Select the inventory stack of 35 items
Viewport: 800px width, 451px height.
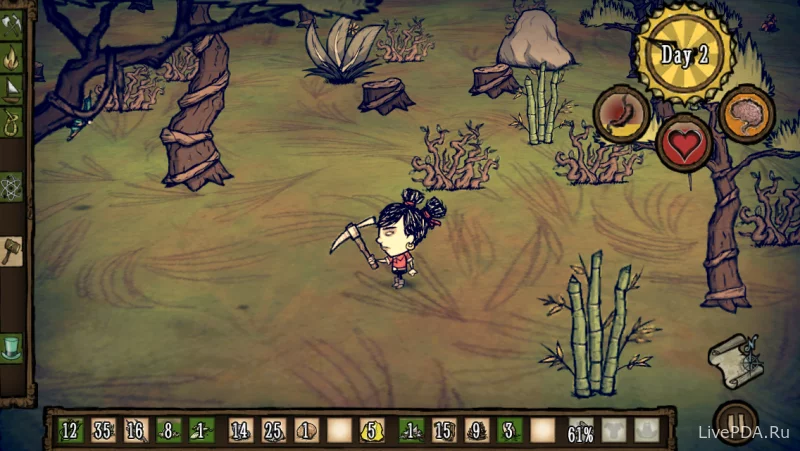(x=103, y=431)
